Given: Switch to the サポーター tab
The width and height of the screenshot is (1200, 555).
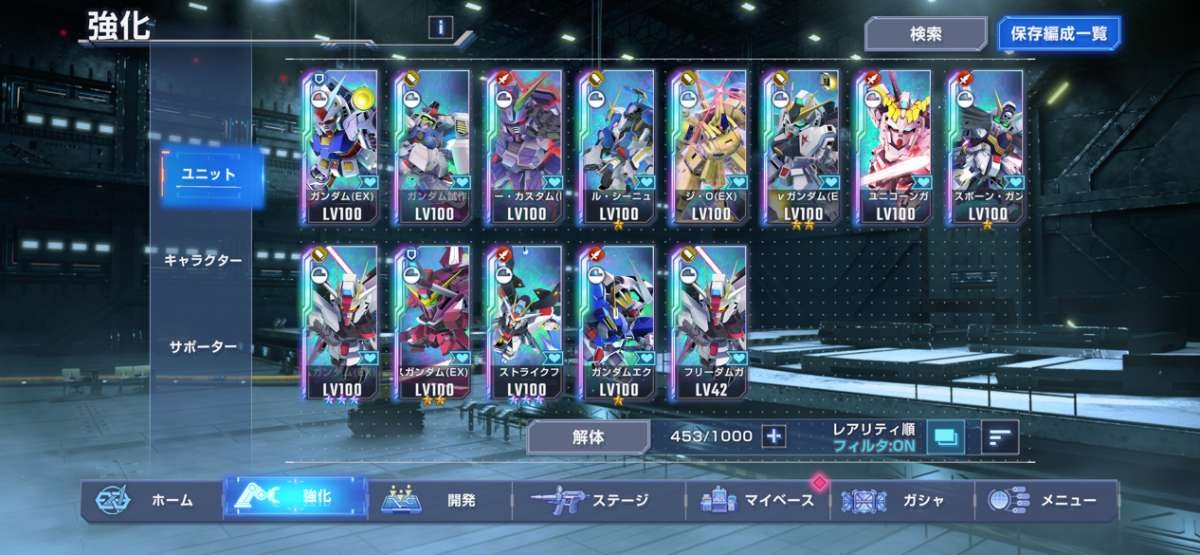Looking at the screenshot, I should point(201,347).
